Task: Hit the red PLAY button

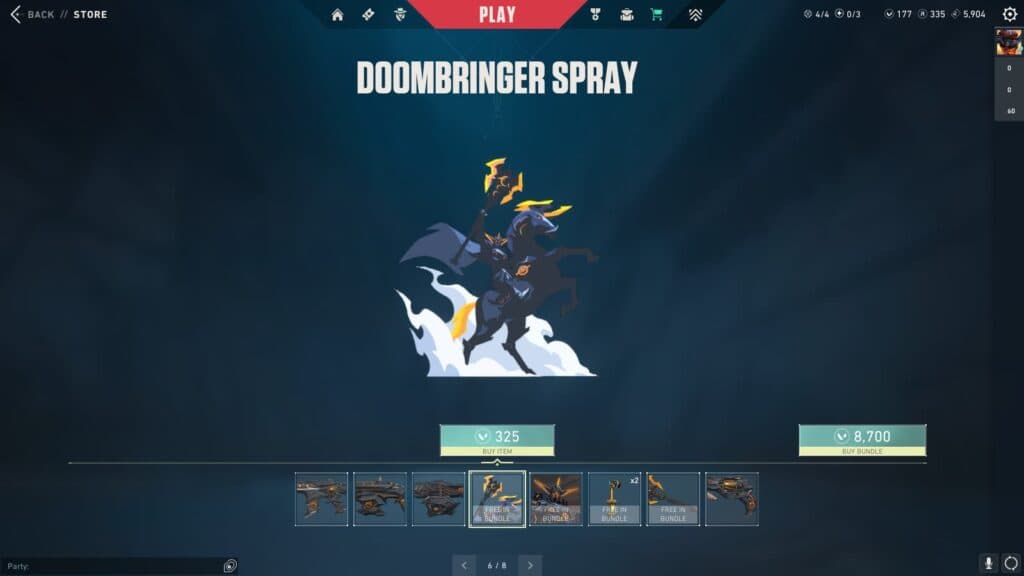Action: 497,14
